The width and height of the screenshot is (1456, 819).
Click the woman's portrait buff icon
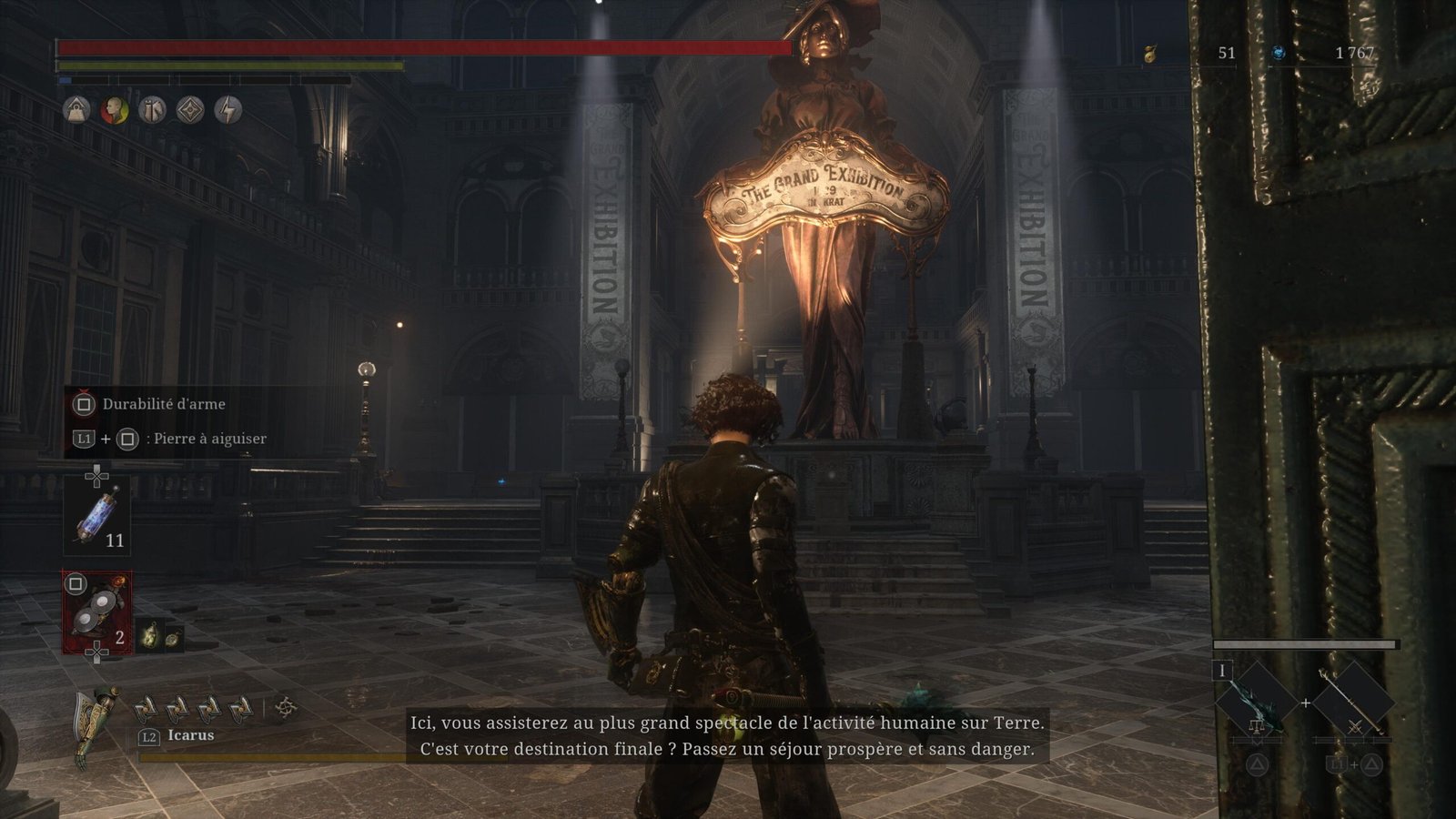(115, 111)
